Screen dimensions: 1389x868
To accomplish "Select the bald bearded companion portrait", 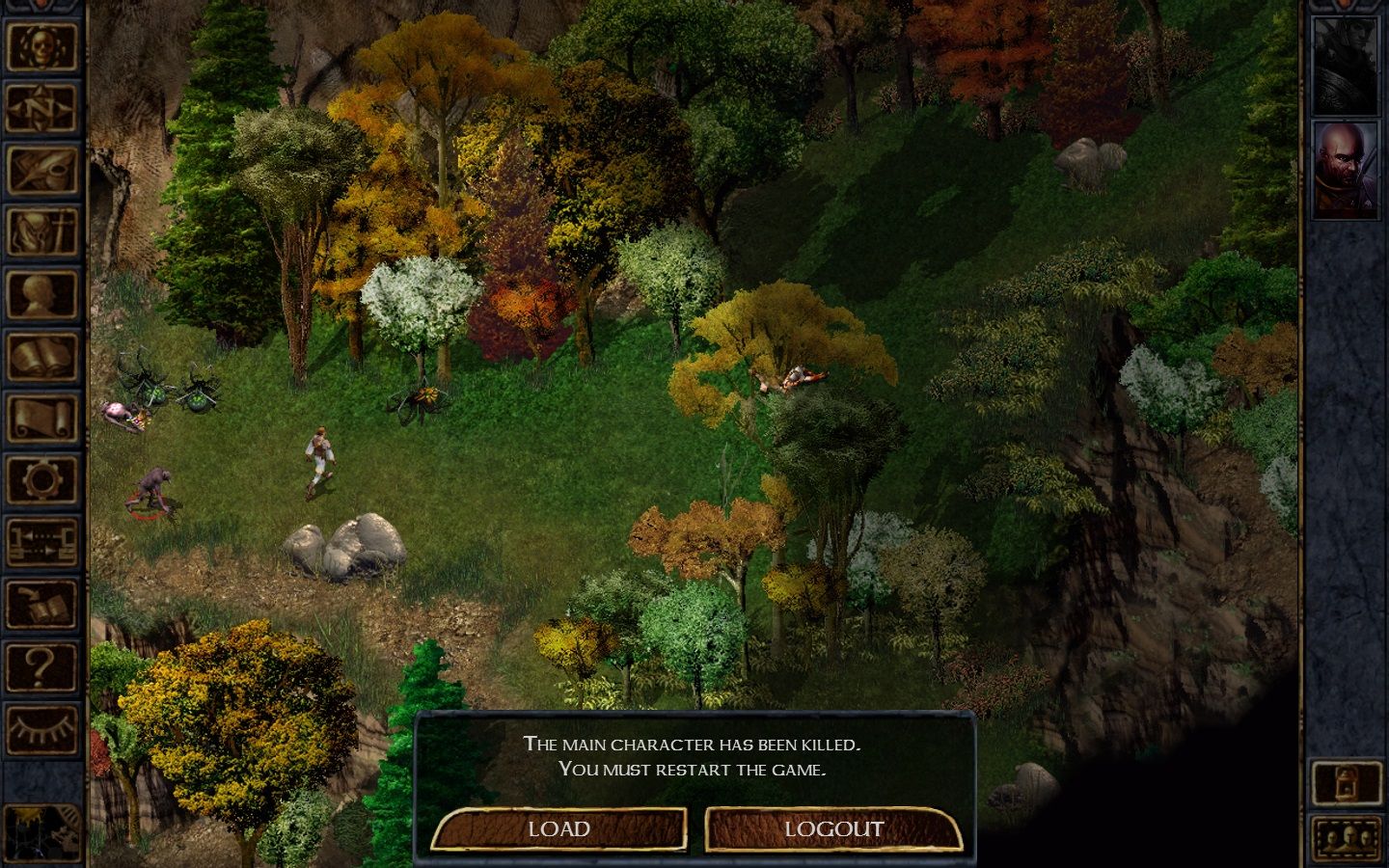I will coord(1347,170).
